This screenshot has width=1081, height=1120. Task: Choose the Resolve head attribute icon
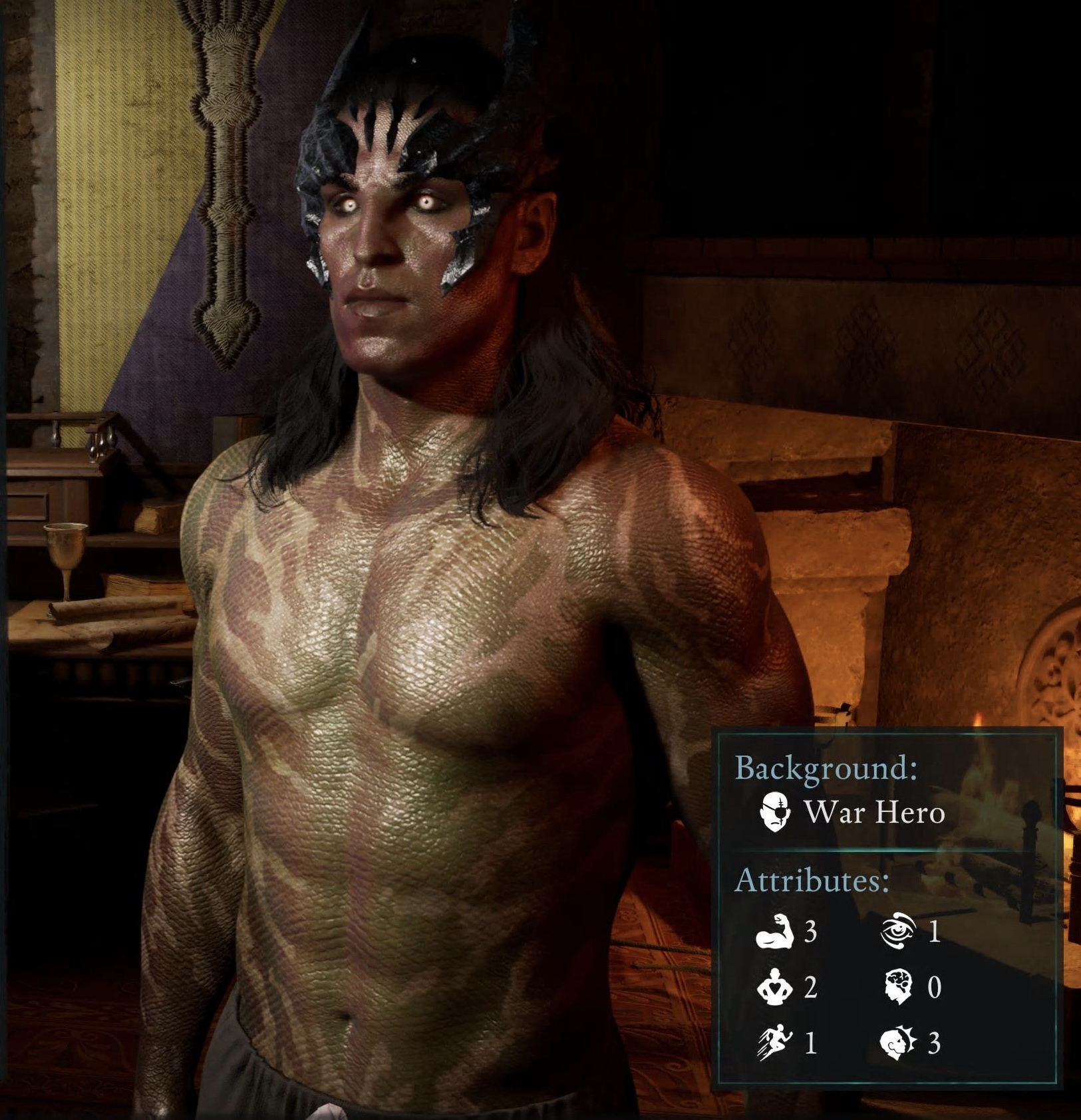pos(898,1043)
